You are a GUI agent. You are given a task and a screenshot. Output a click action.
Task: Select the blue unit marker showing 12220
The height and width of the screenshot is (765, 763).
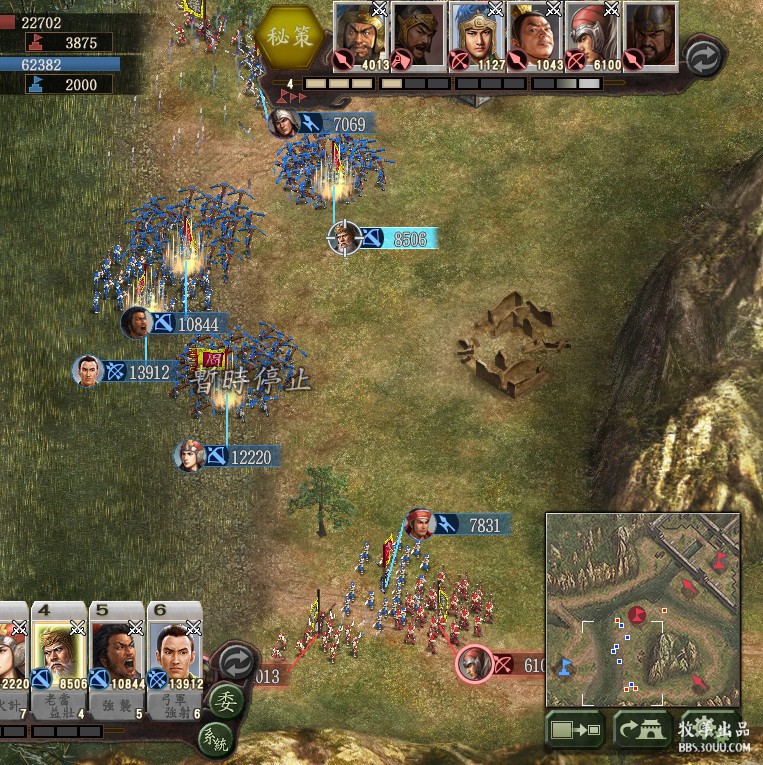point(189,456)
